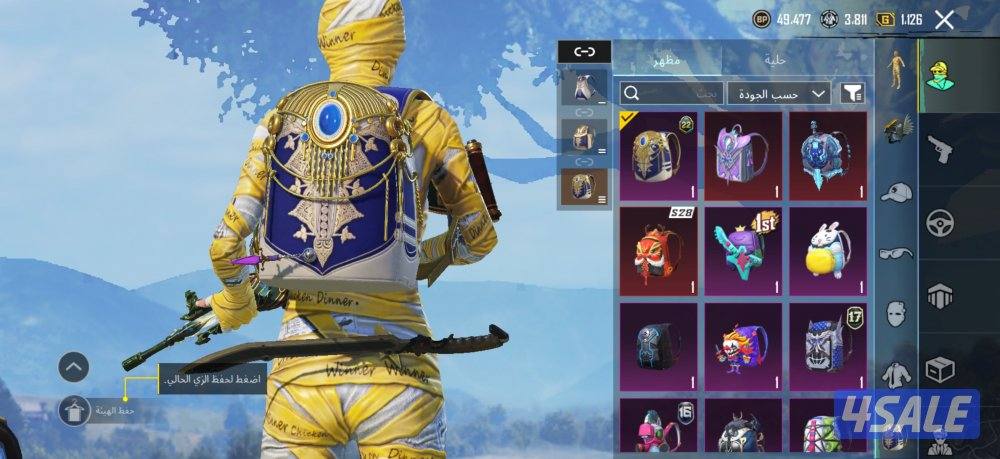Switch to the حلية ornament tab
The image size is (1000, 459).
pyautogui.click(x=775, y=60)
